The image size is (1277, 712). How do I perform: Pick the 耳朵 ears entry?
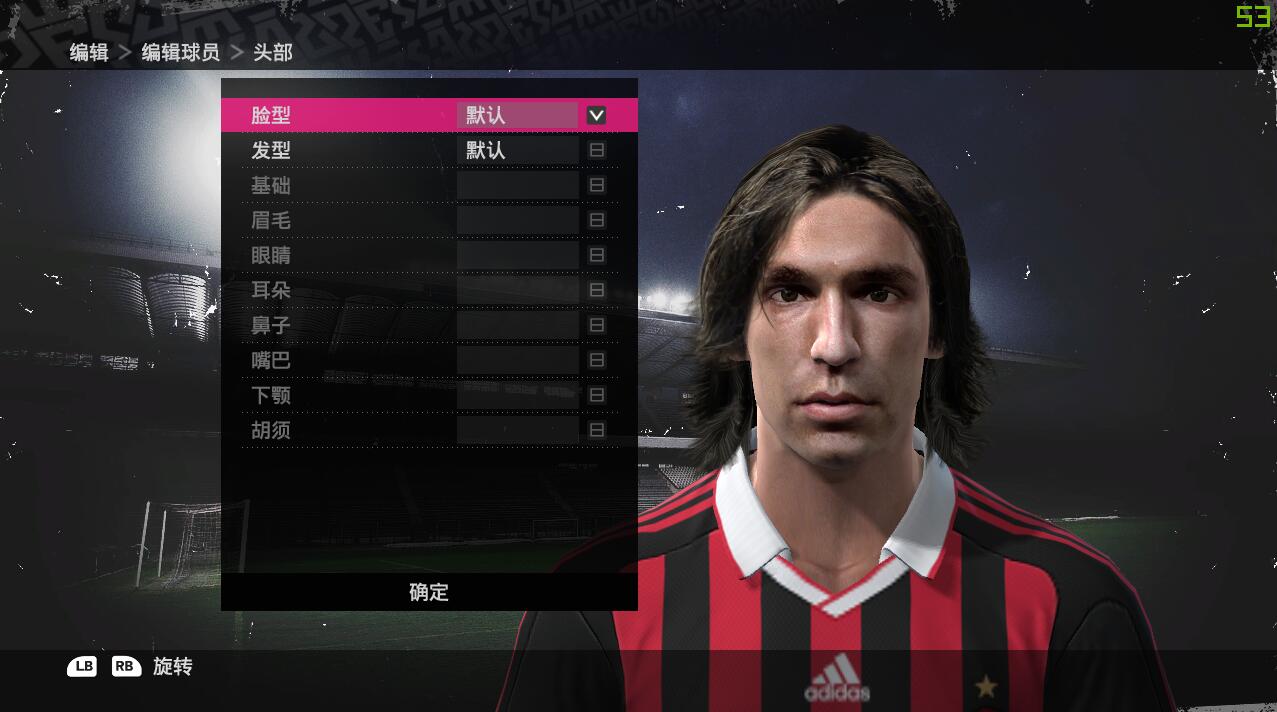pos(271,290)
